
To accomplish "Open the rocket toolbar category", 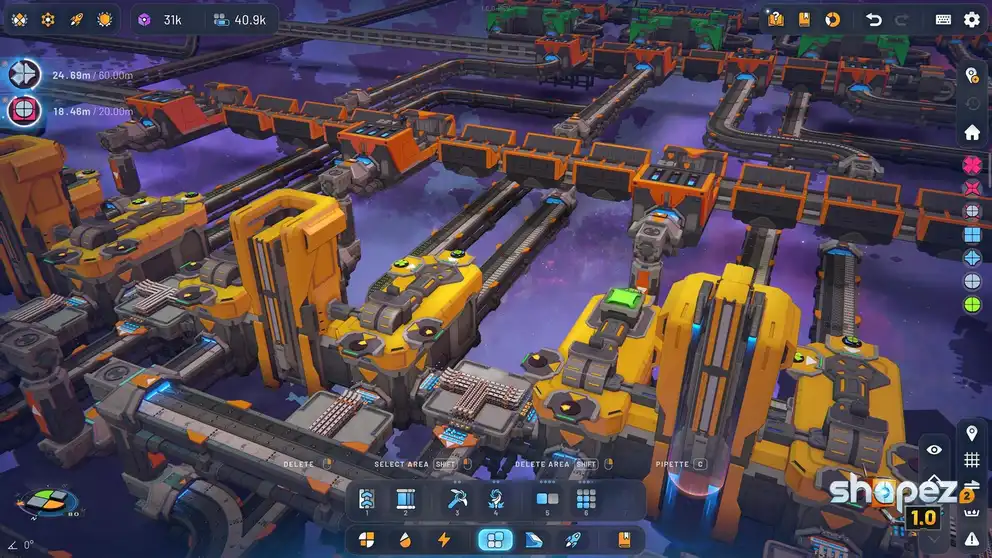I will pos(573,540).
